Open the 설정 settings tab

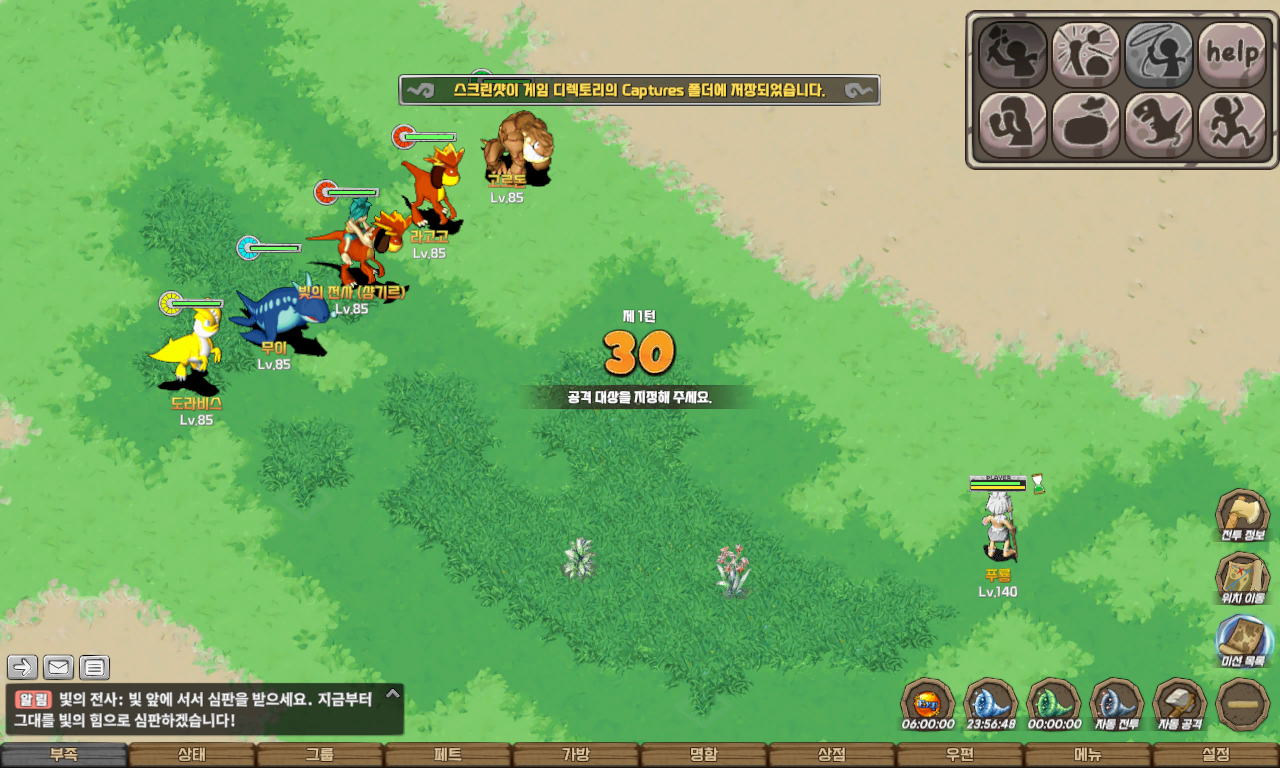1215,755
